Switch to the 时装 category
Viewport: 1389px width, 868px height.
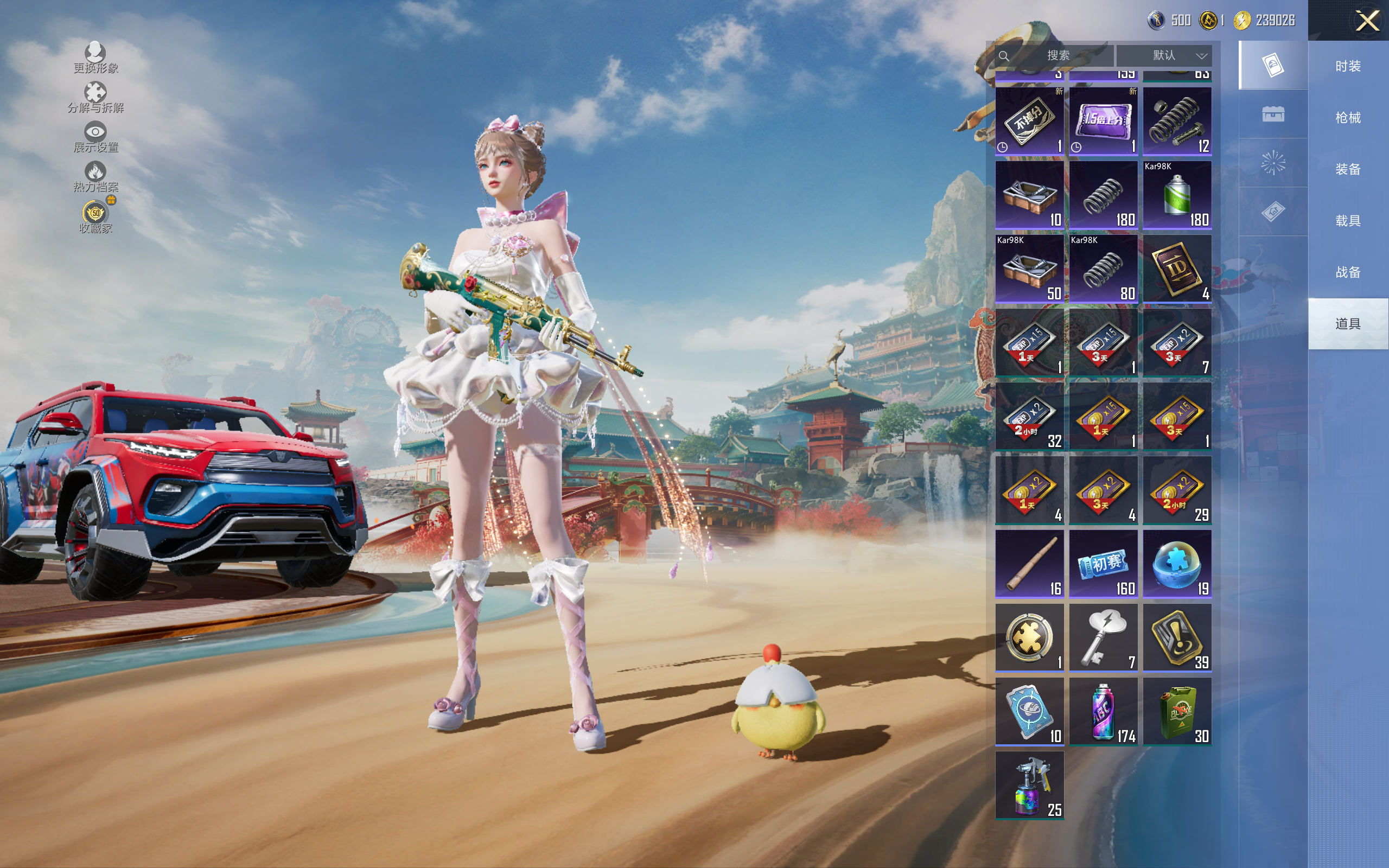pos(1348,66)
